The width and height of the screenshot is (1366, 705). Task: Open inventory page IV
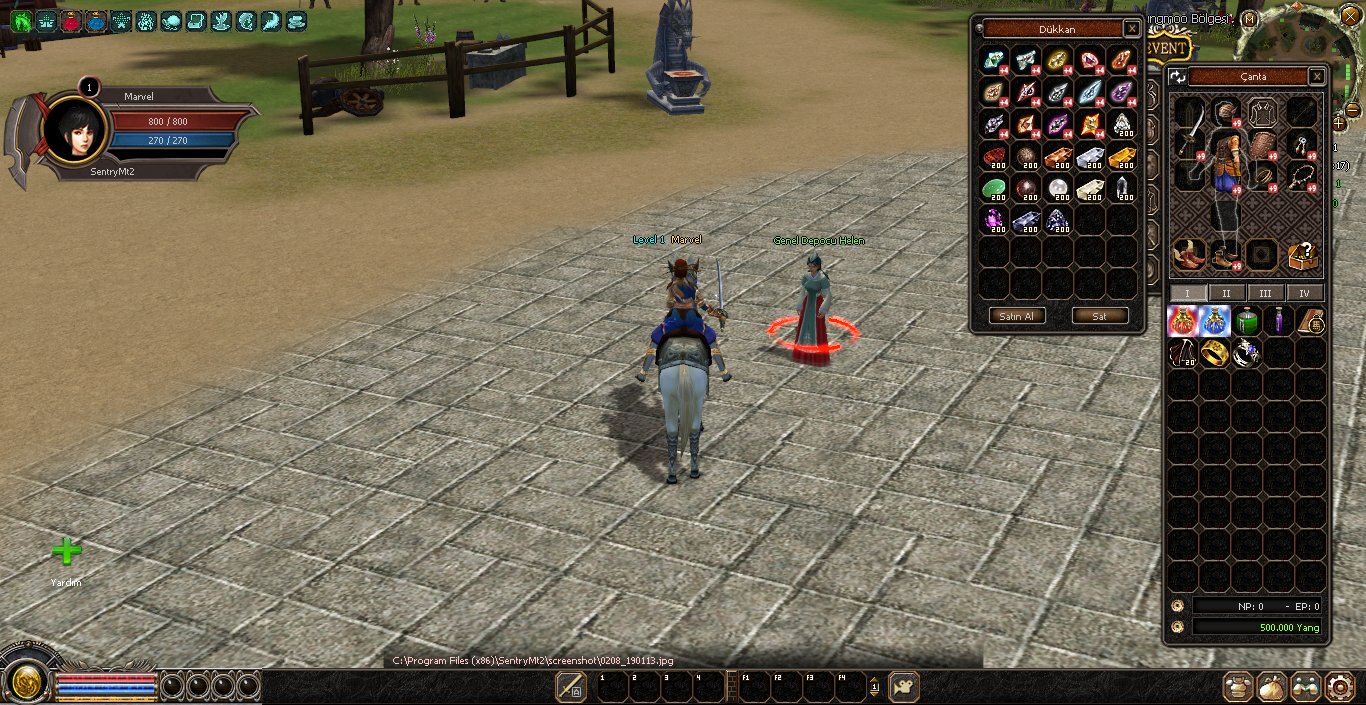coord(1304,293)
